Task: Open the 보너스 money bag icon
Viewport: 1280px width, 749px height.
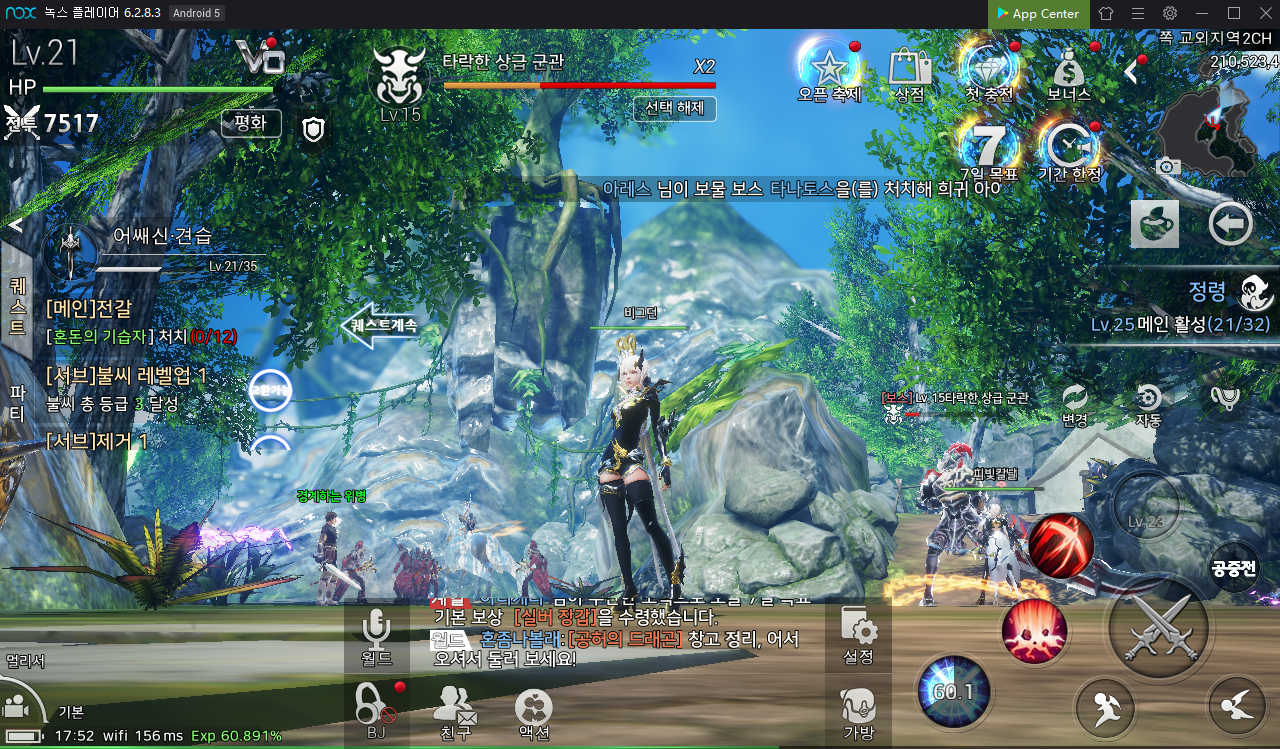Action: pyautogui.click(x=1069, y=70)
